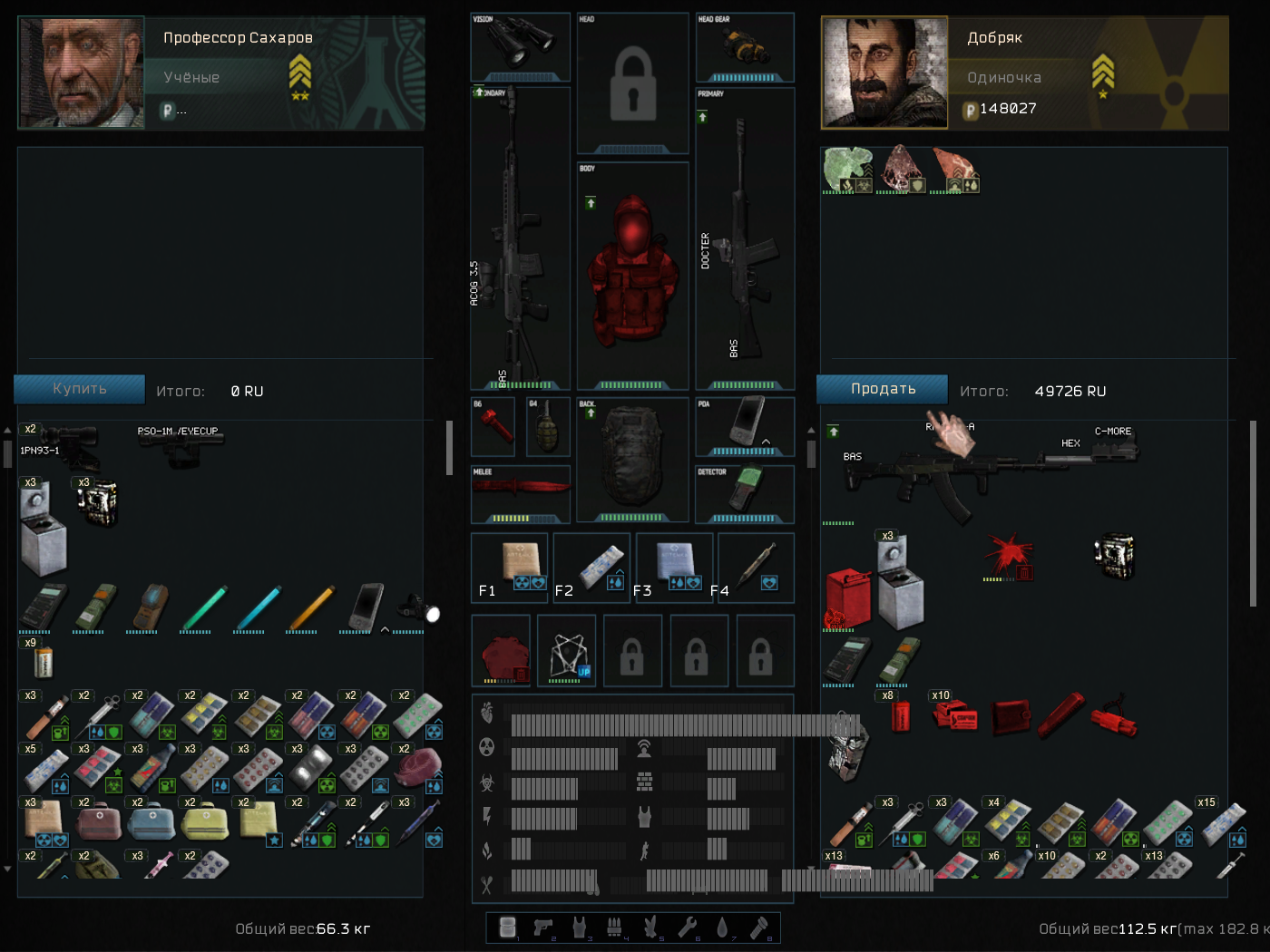Select the headlamp in the head gear slot
The width and height of the screenshot is (1270, 952).
(x=745, y=45)
